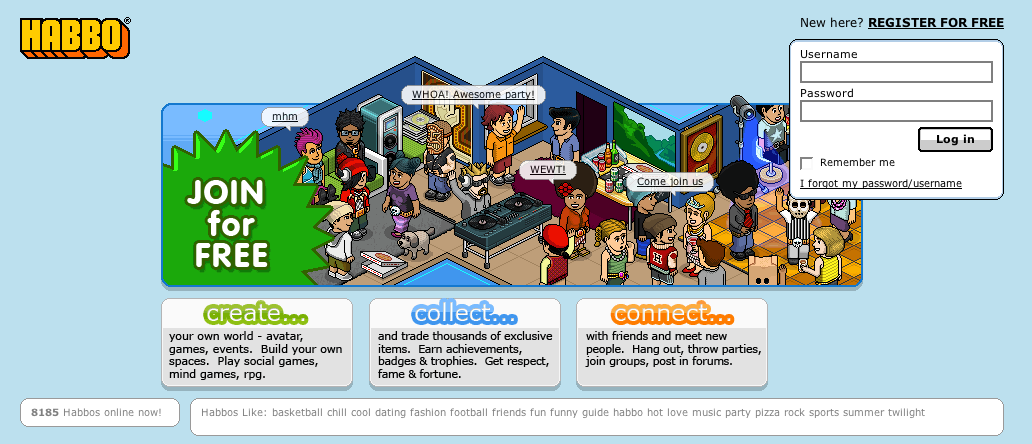Screen dimensions: 1032x444
Task: Select the pizza tag
Action: click(x=768, y=413)
